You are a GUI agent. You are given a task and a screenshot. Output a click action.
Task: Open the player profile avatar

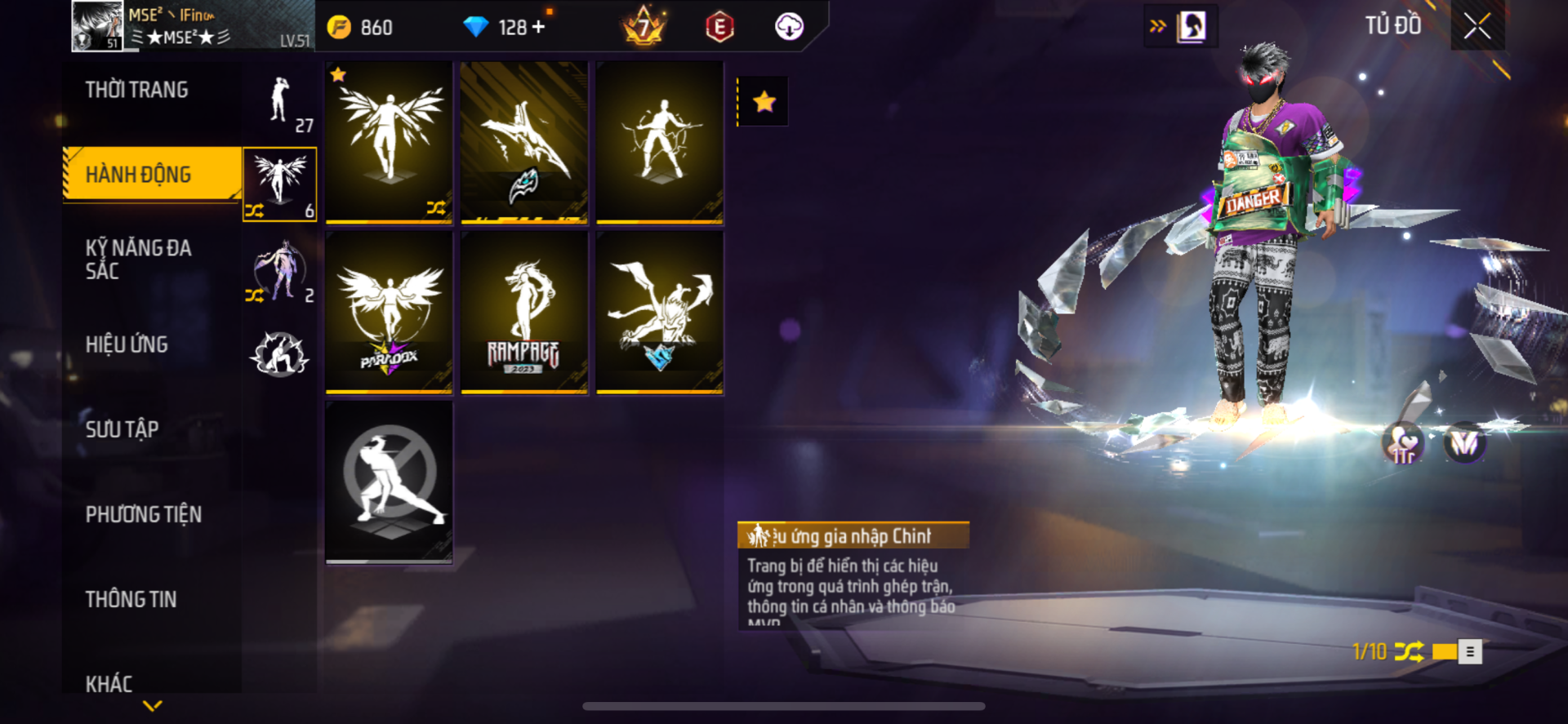(x=97, y=26)
